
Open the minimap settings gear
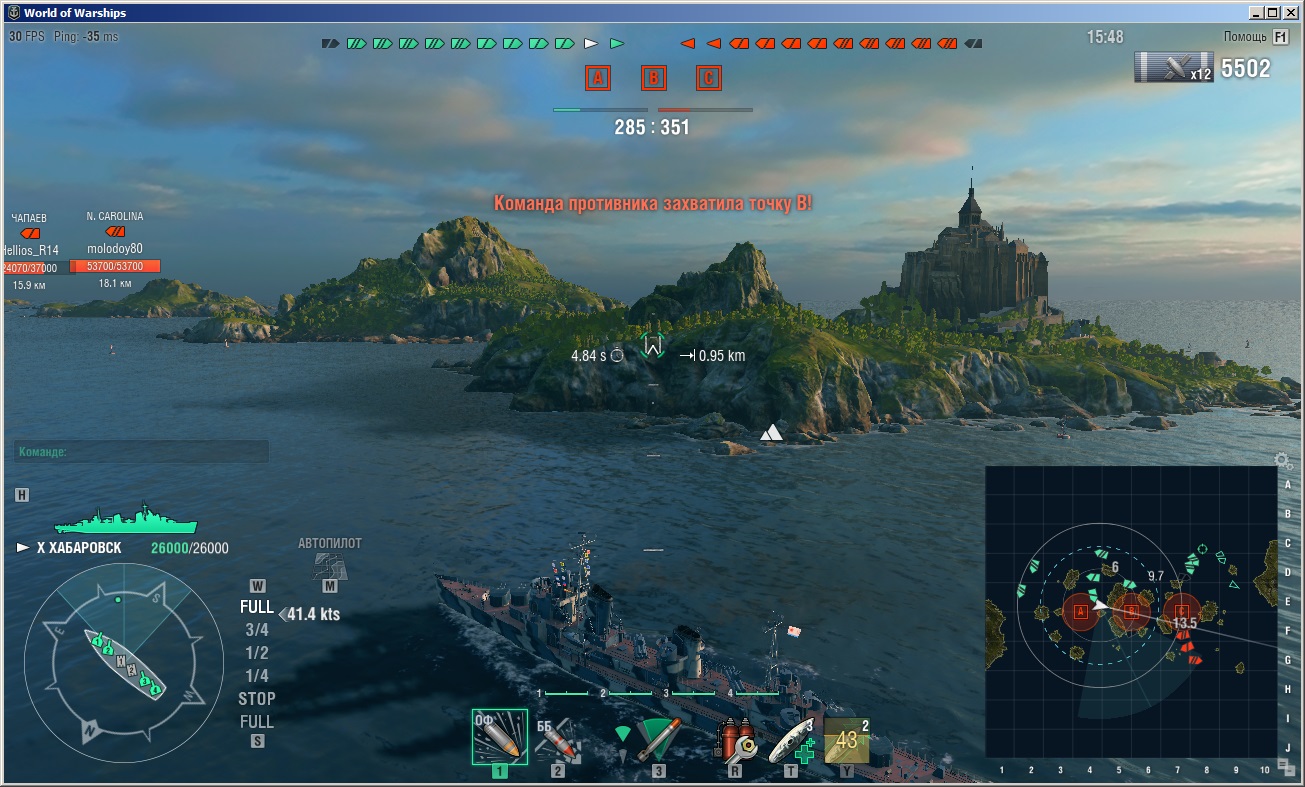pos(1282,461)
